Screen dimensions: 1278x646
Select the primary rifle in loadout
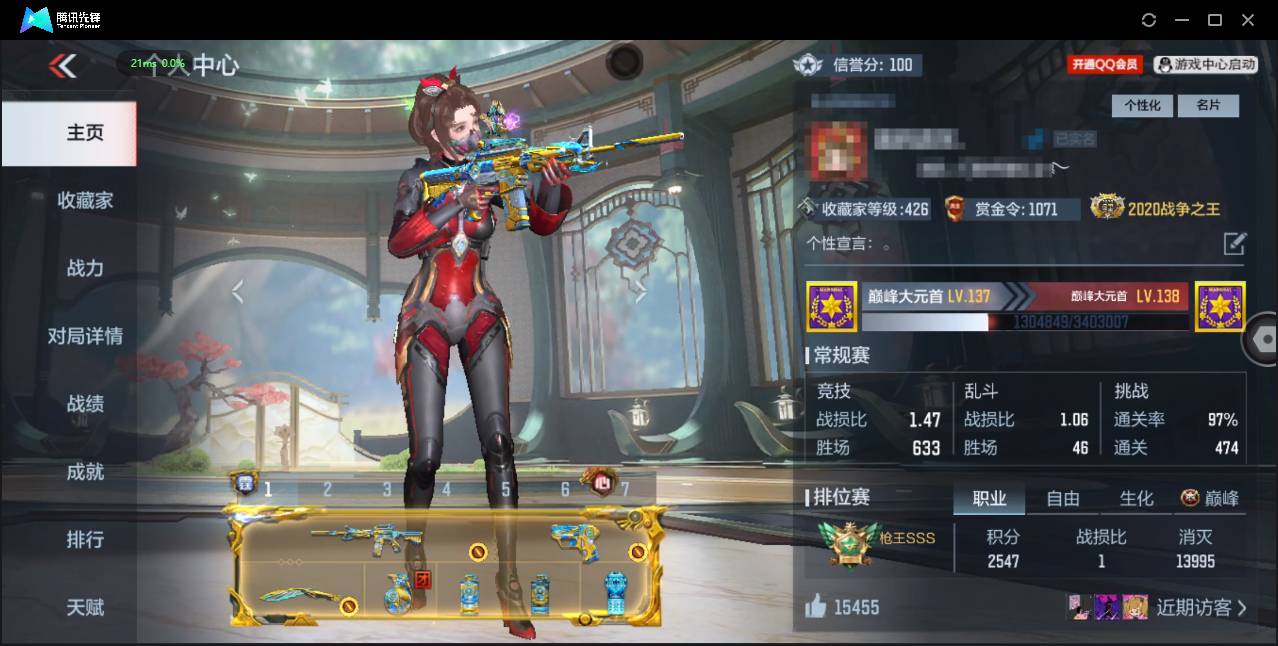[x=367, y=538]
